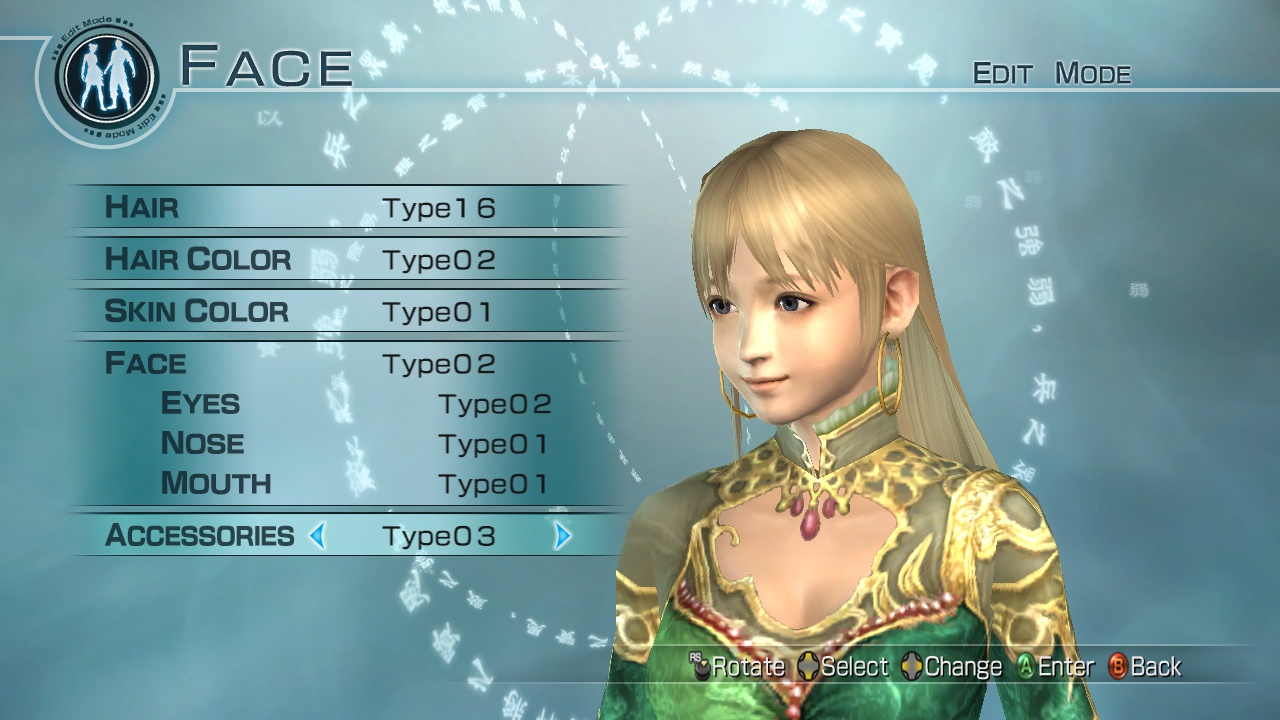This screenshot has height=720, width=1280.
Task: Click the left arrow to change Accessories
Action: pos(317,536)
